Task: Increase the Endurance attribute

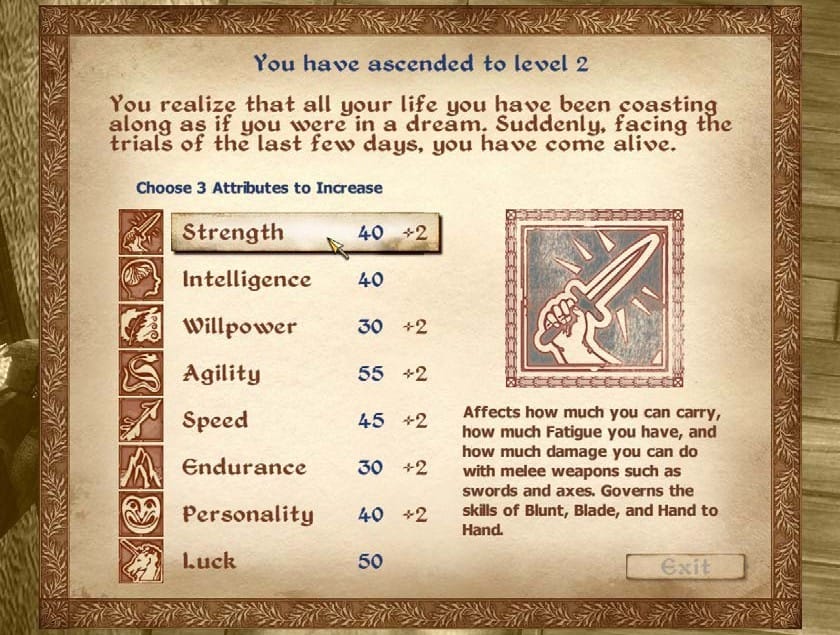Action: tap(244, 468)
